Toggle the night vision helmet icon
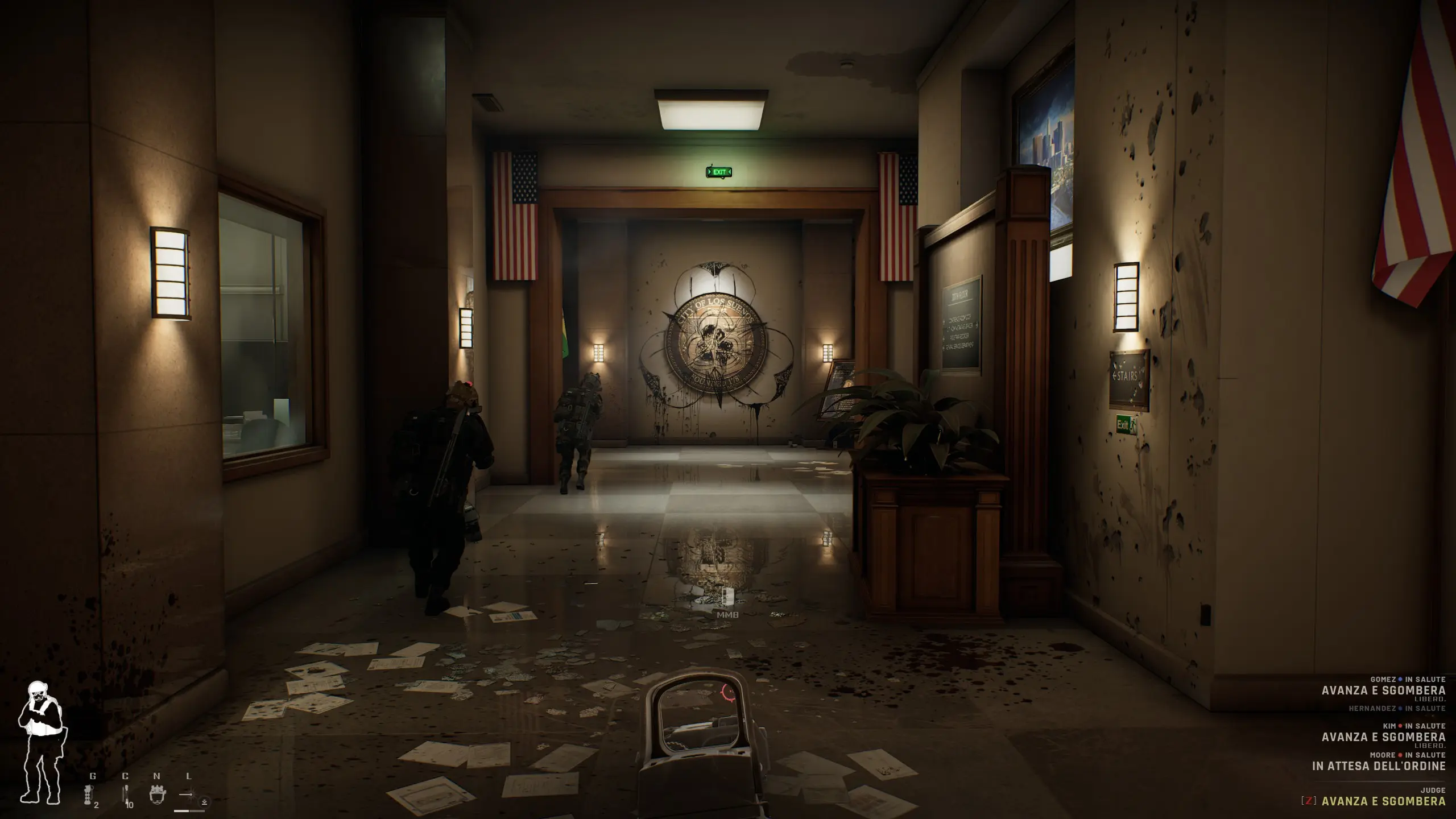The width and height of the screenshot is (1456, 819). pyautogui.click(x=158, y=794)
